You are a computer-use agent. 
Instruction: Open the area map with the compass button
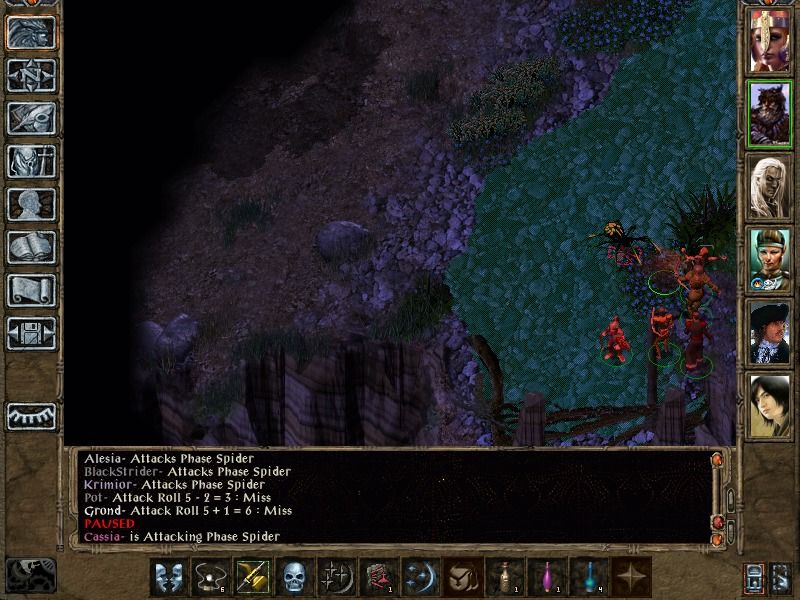[31, 74]
